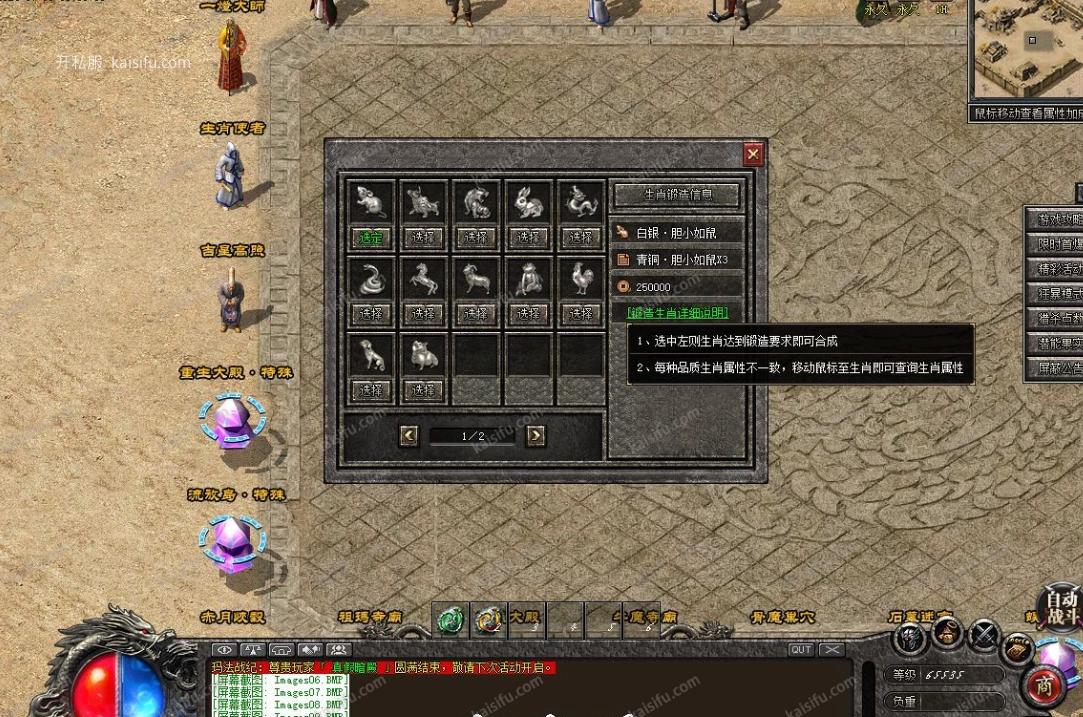Select the monkey zodiac statue icon
Screen dimensions: 1083x717
pyautogui.click(x=528, y=278)
